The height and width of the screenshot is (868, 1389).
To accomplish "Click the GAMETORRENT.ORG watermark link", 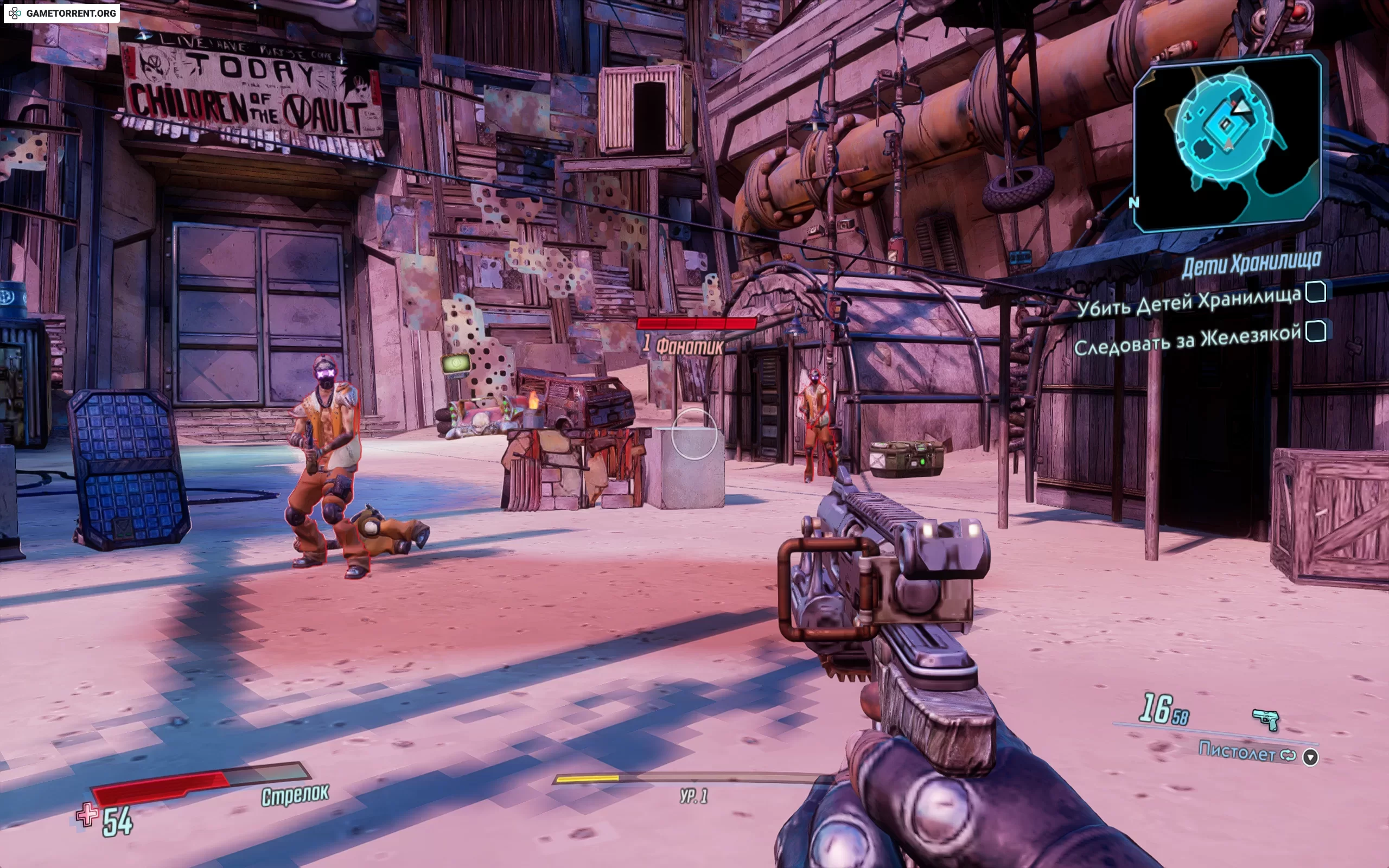I will [x=62, y=13].
